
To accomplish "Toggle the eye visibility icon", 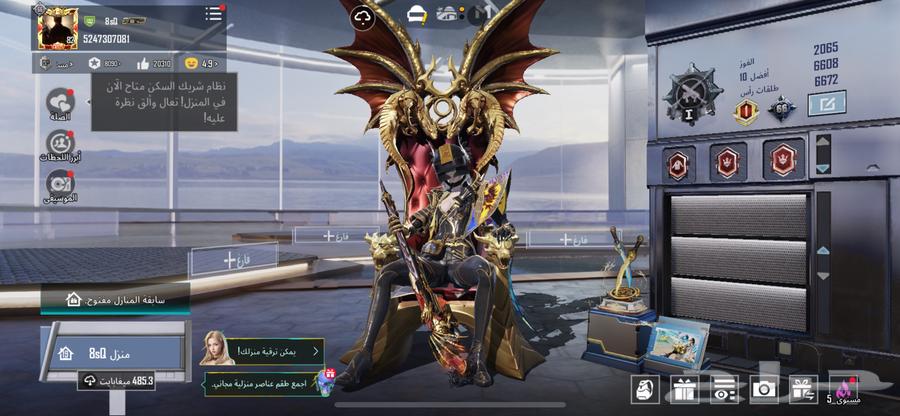I will point(724,390).
